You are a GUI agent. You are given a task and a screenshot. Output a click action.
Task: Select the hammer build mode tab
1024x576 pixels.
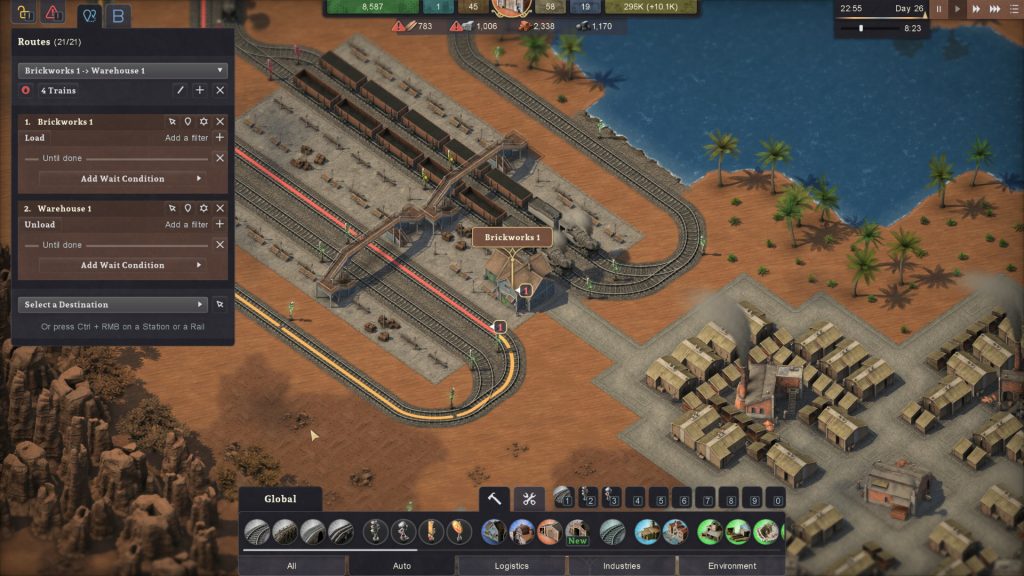pyautogui.click(x=494, y=498)
